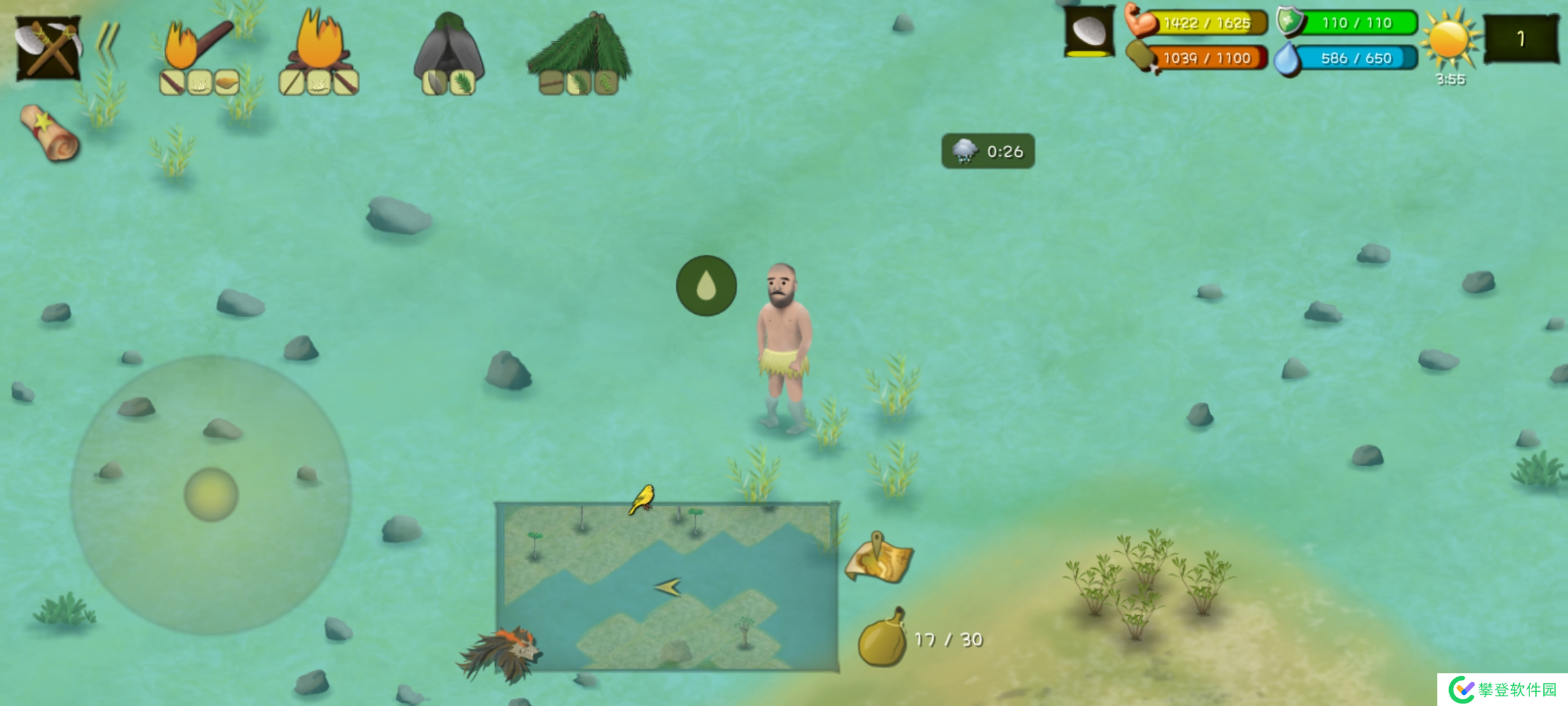
Task: Open the folded treasure map icon
Action: [879, 559]
